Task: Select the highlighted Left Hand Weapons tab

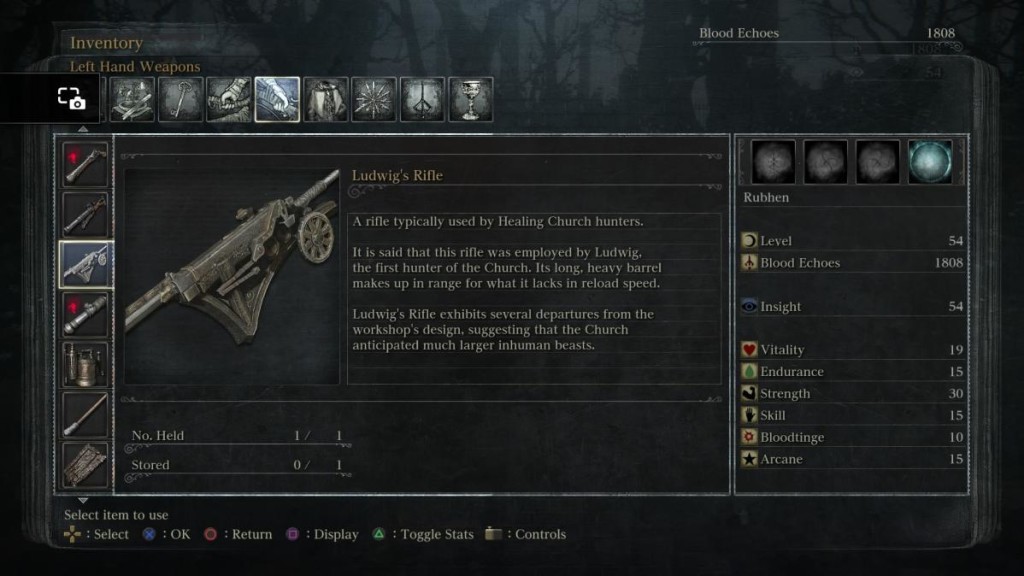Action: pos(277,99)
